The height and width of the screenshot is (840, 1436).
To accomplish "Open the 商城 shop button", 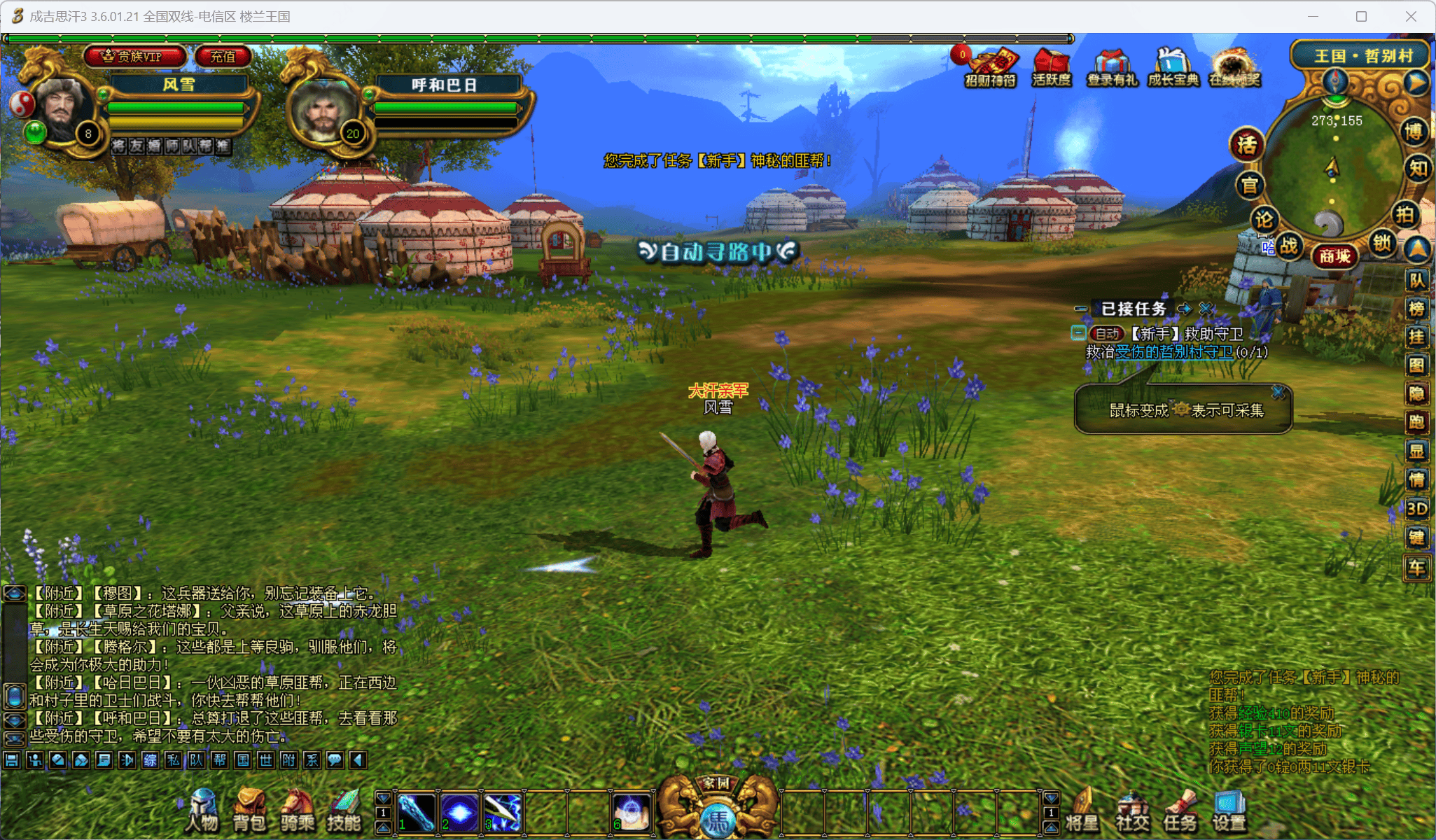I will coord(1334,256).
